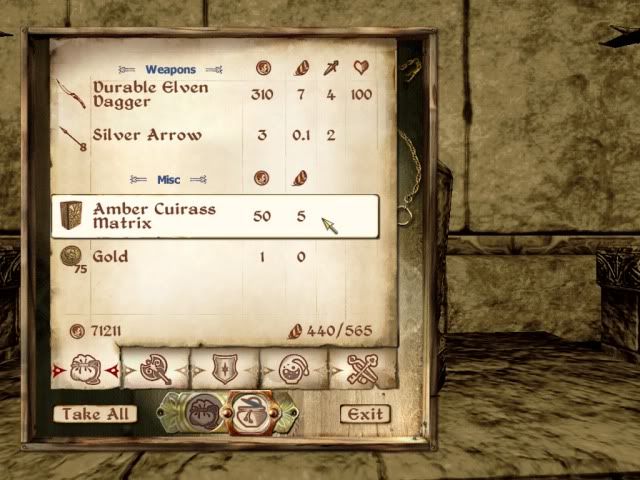Sort weapons by damage sword icon
This screenshot has height=480, width=640.
(331, 69)
